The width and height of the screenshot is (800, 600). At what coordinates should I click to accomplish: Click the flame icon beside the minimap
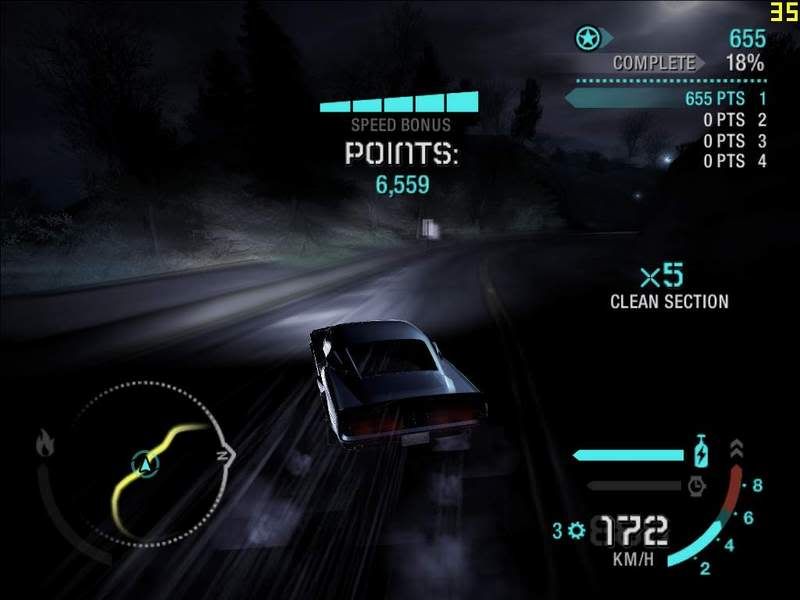[46, 441]
